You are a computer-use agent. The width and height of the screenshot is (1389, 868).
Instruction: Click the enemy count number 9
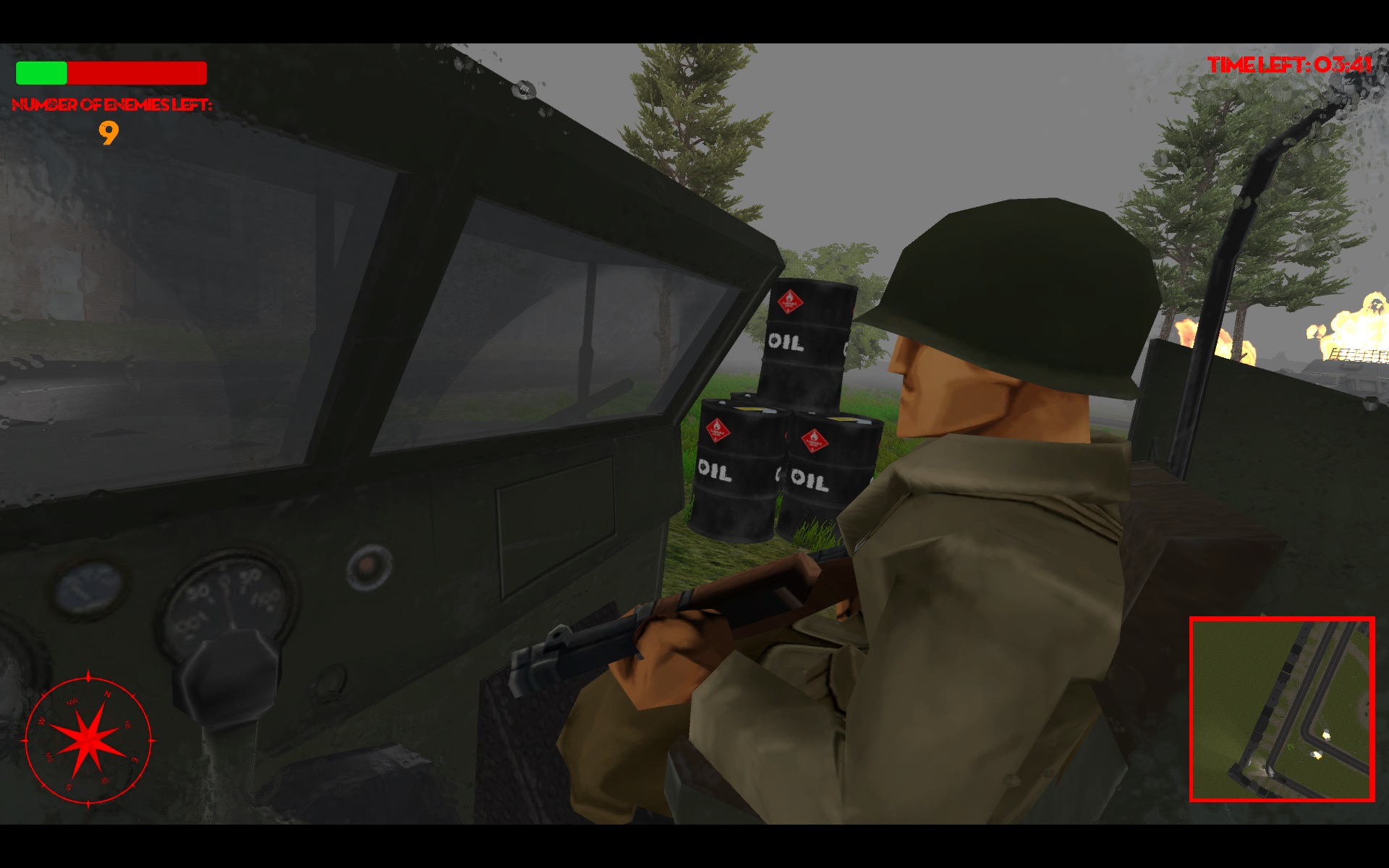tap(109, 134)
